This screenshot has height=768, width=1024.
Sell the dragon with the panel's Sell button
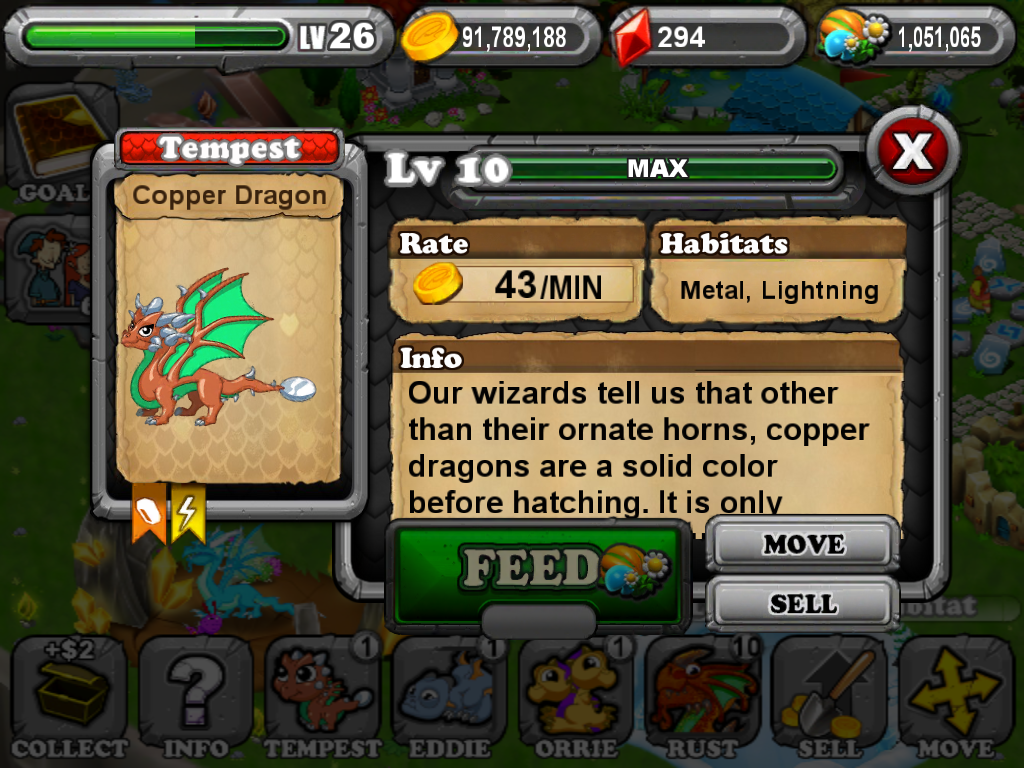[803, 603]
